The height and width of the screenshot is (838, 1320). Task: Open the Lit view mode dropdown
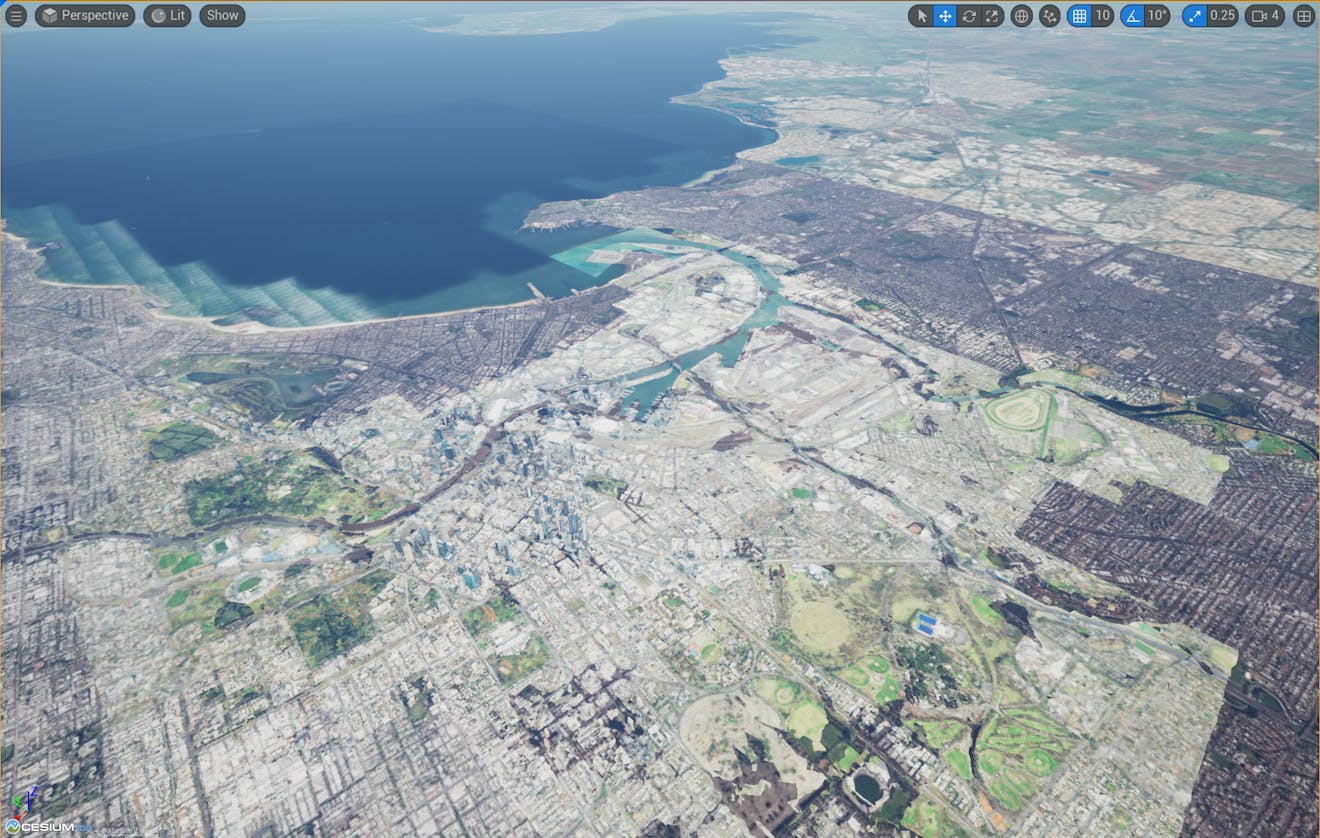(166, 15)
